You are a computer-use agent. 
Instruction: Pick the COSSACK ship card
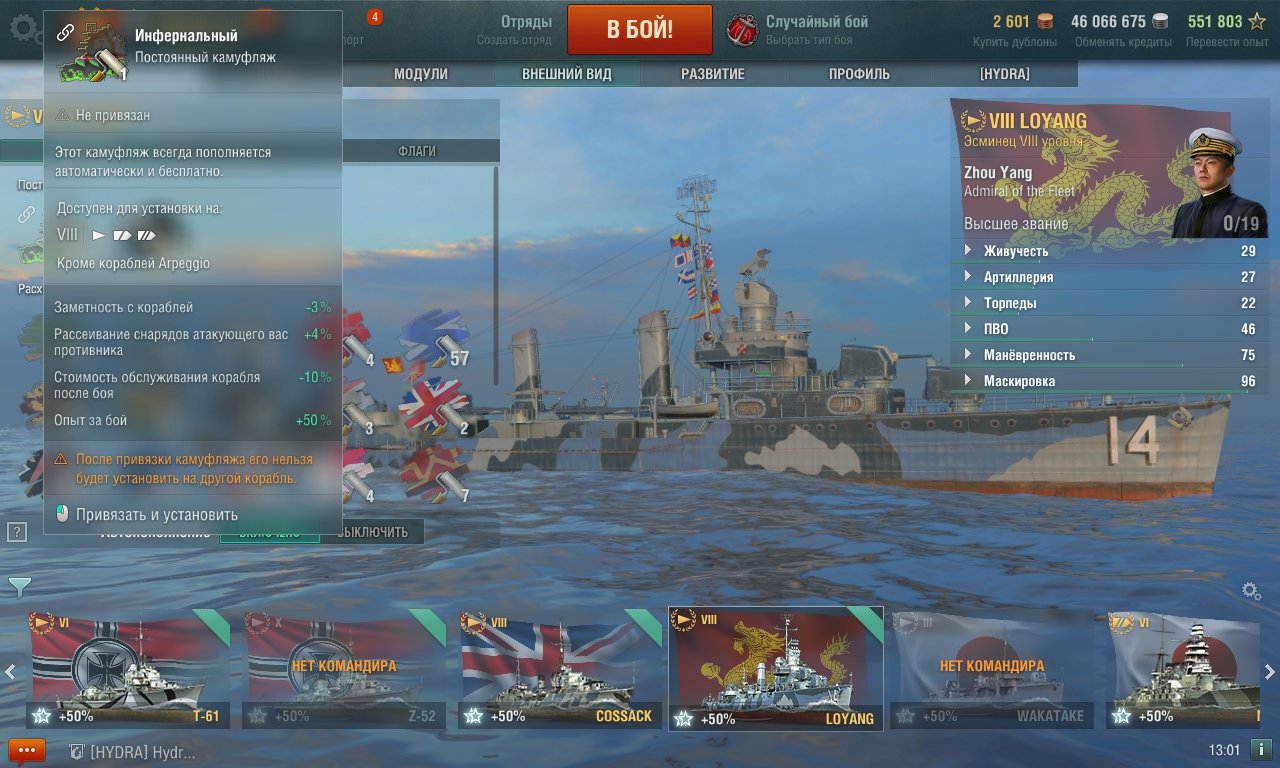click(x=560, y=668)
